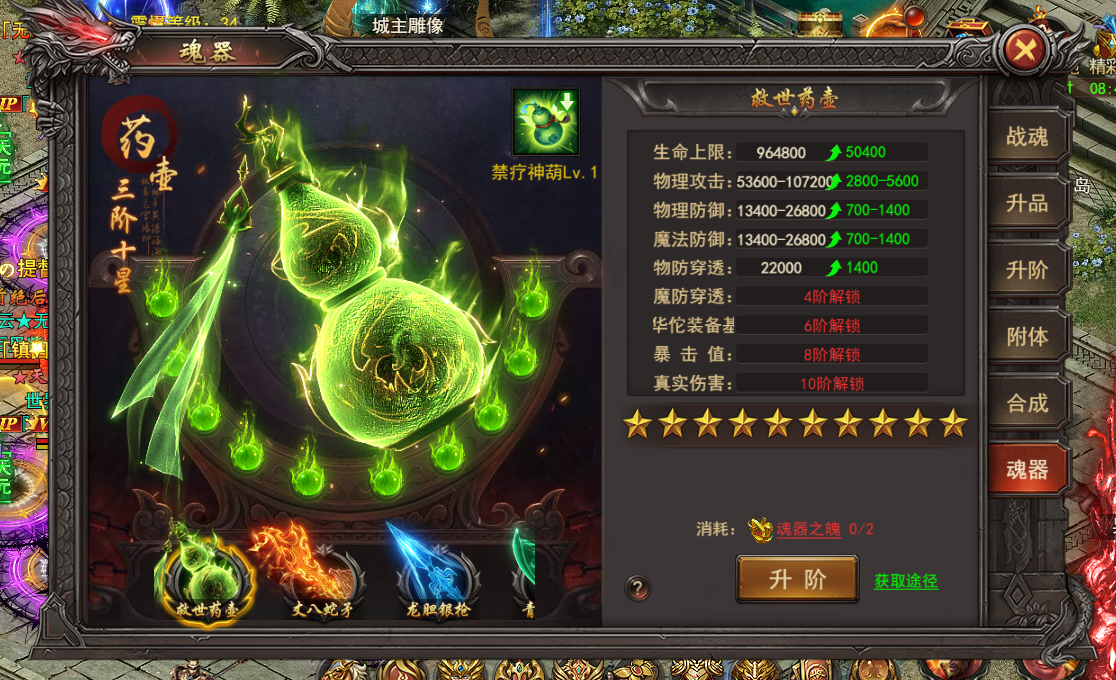Open the 合成 tab
This screenshot has height=680, width=1116.
(x=1027, y=403)
